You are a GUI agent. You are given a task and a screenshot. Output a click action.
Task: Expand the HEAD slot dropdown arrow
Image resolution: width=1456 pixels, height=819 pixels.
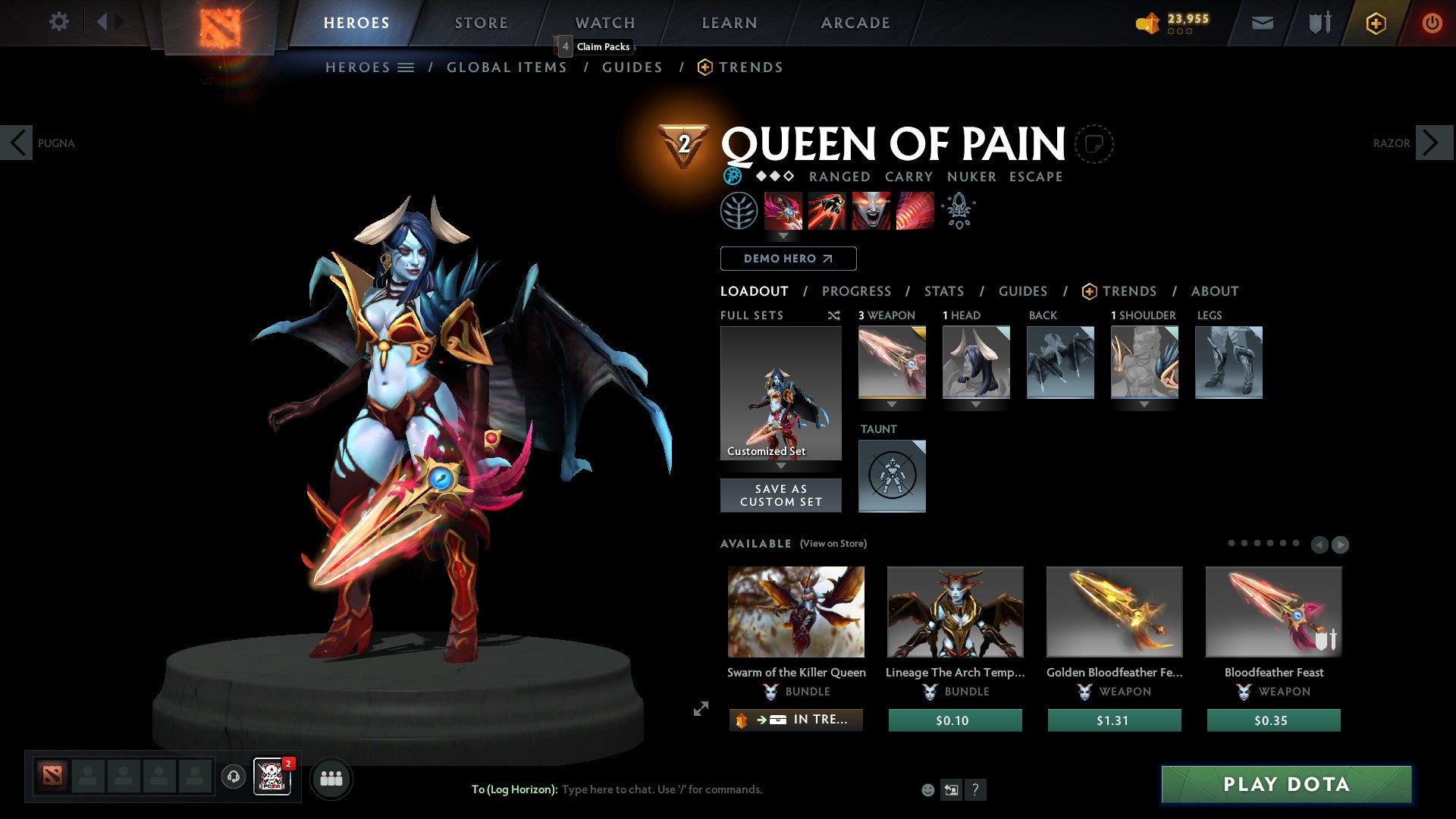coord(975,404)
